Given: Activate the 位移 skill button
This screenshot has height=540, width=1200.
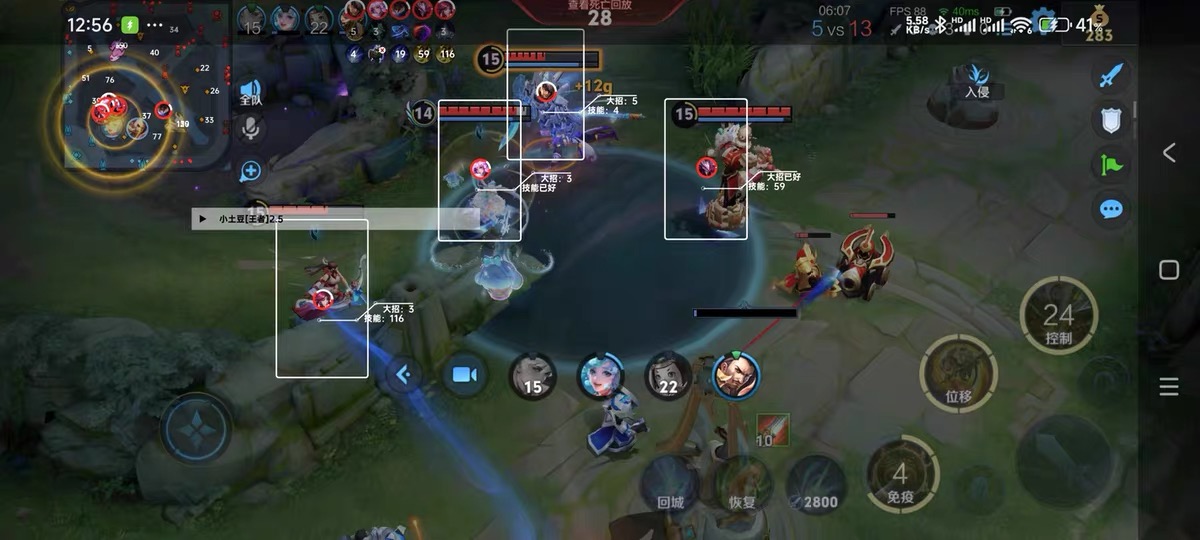Looking at the screenshot, I should point(958,373).
